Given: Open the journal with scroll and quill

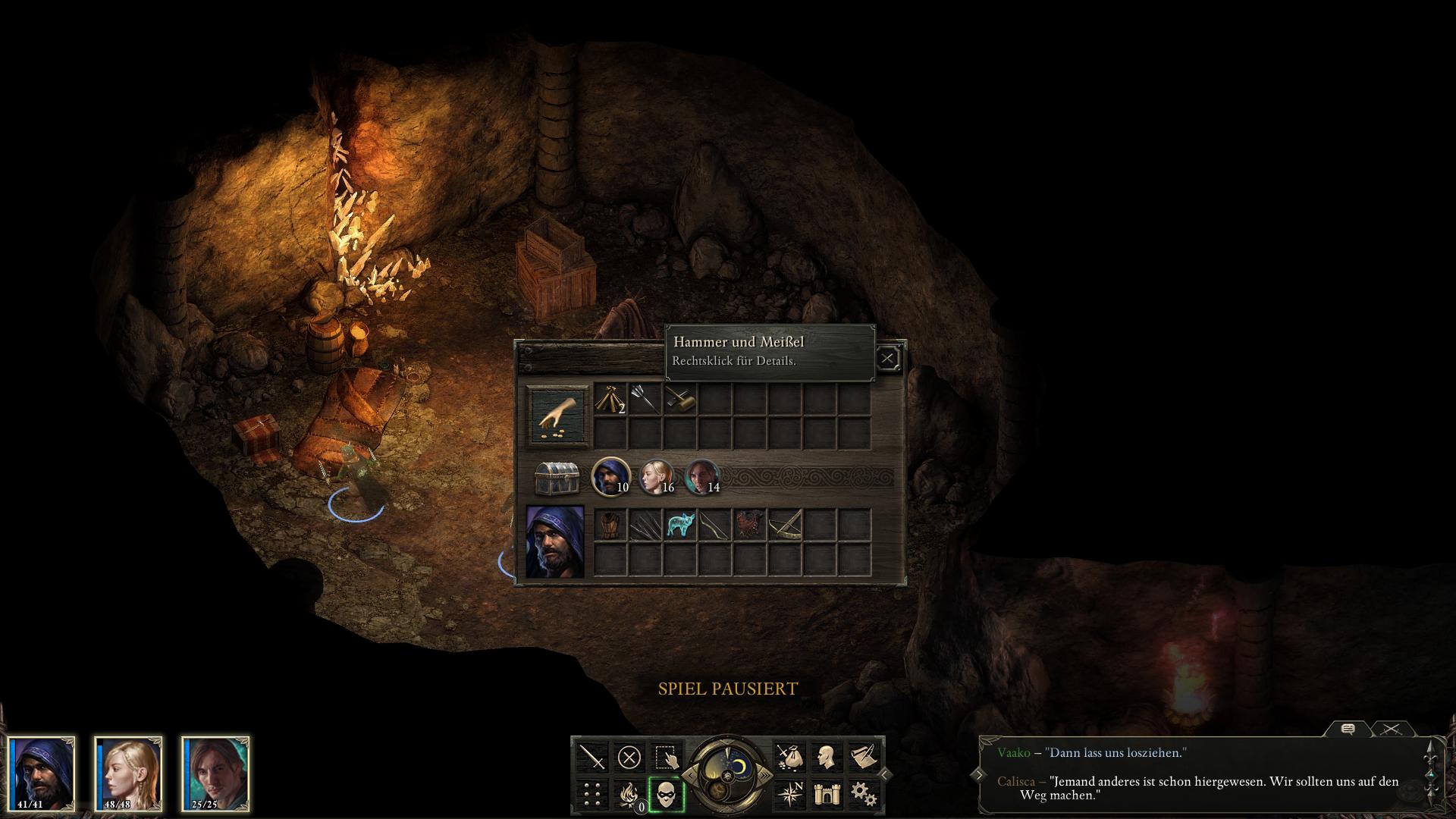Looking at the screenshot, I should click(863, 756).
